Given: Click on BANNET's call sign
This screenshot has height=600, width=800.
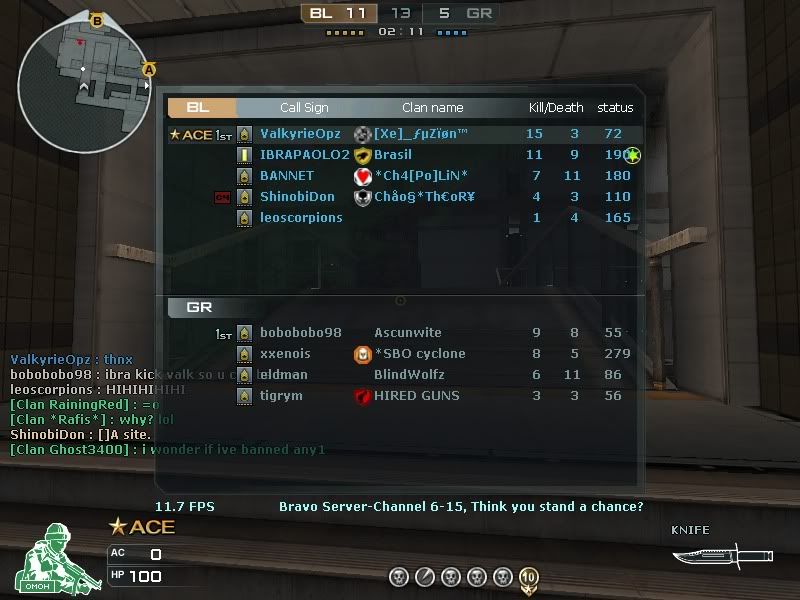Looking at the screenshot, I should pos(286,176).
